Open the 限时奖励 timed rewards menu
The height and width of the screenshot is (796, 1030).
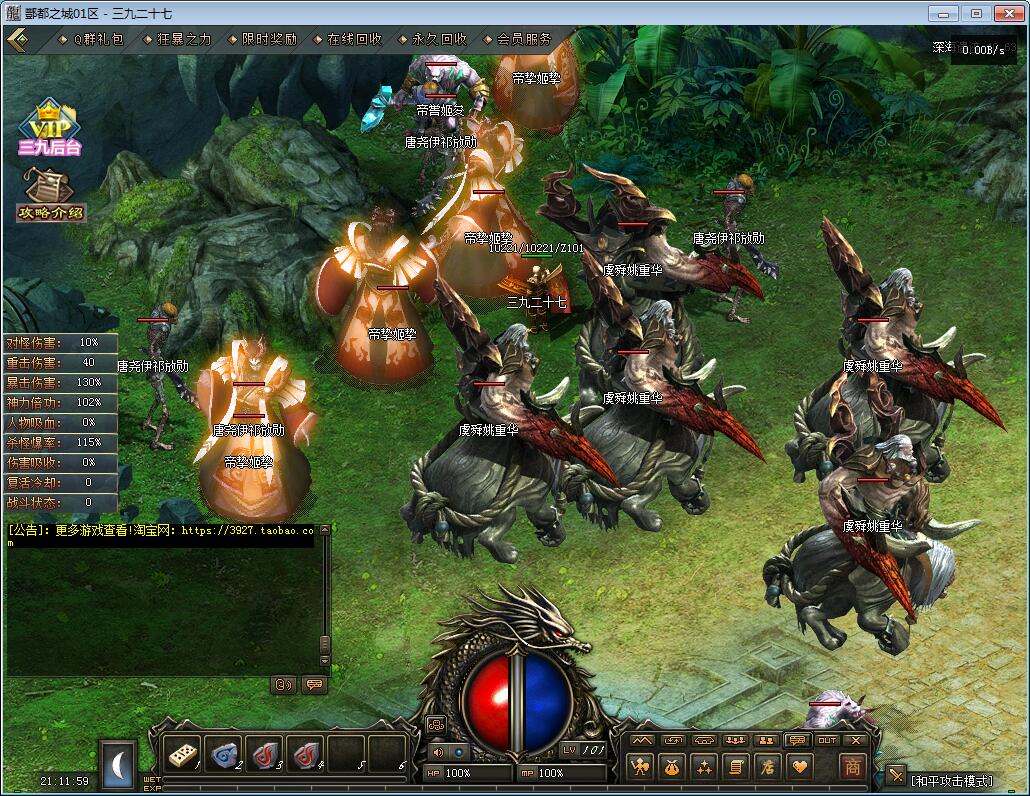point(269,39)
